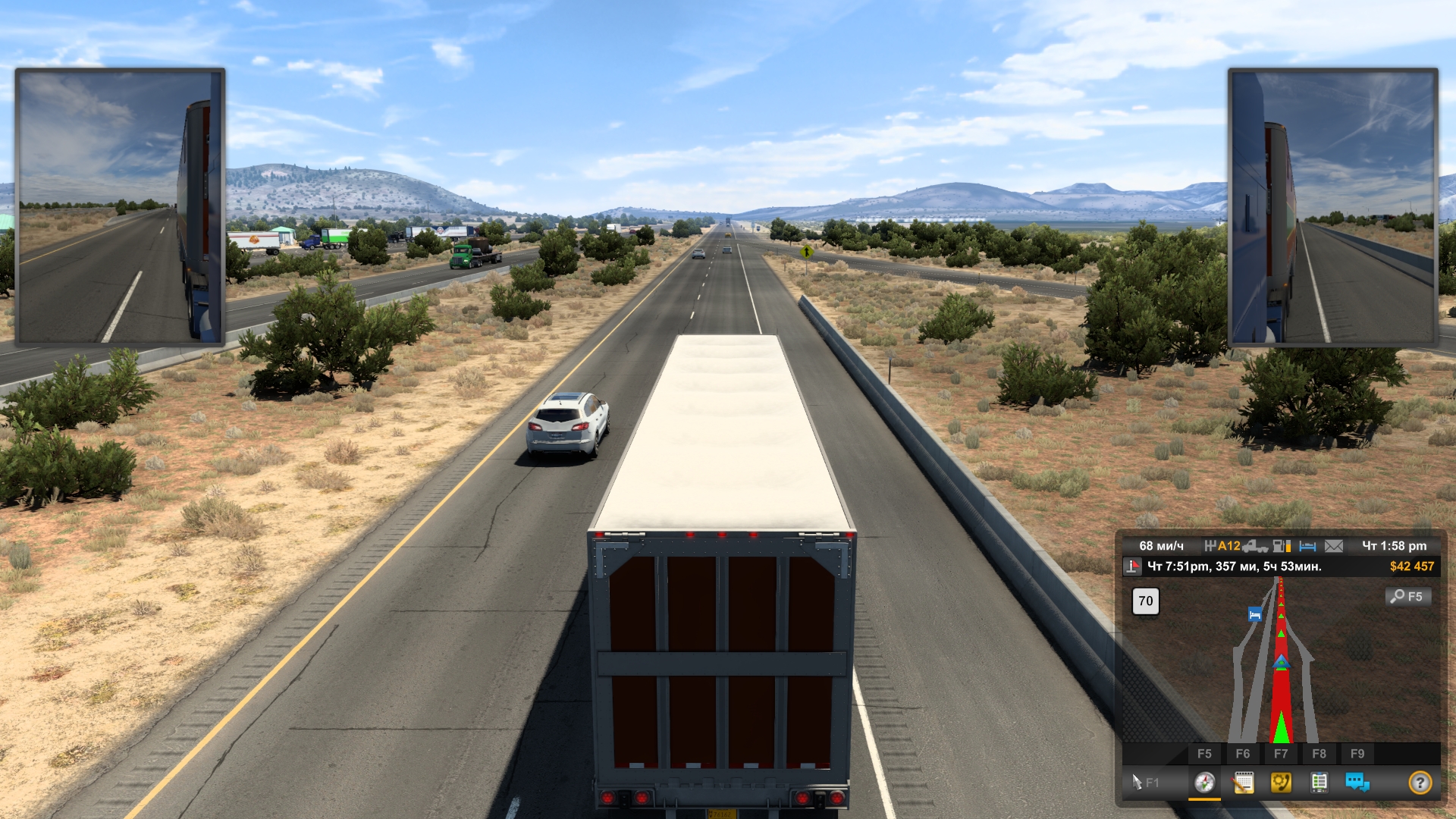Viewport: 1456px width, 819px height.
Task: Show the truck diagnostics checklist tab
Action: 1319,783
